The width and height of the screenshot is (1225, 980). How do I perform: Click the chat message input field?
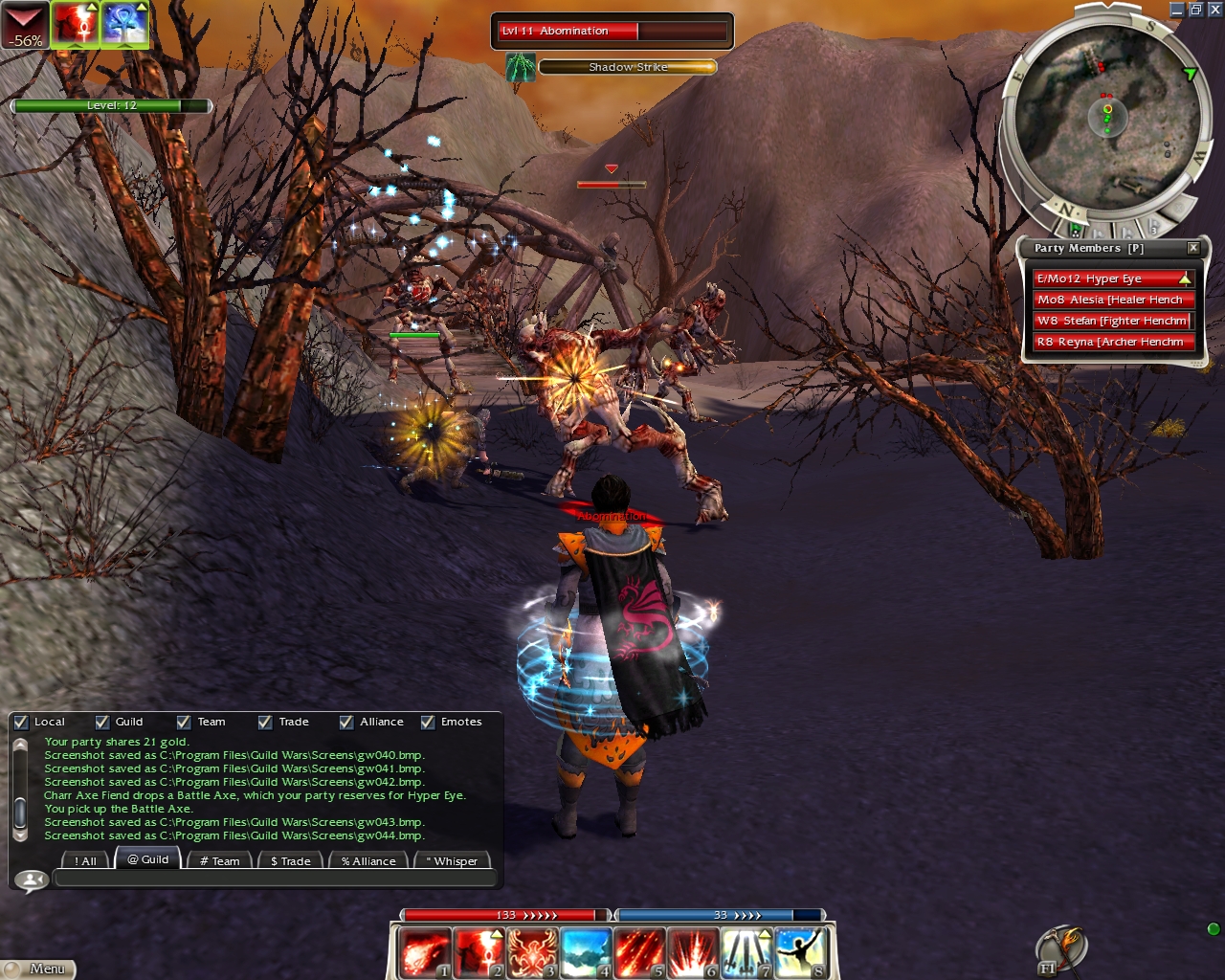click(276, 879)
